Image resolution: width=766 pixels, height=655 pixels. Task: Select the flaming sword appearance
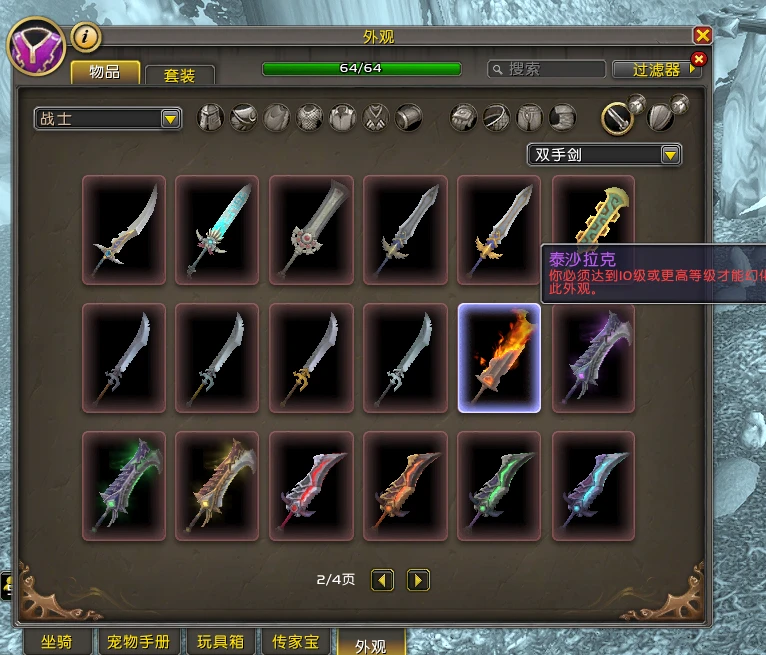point(499,358)
